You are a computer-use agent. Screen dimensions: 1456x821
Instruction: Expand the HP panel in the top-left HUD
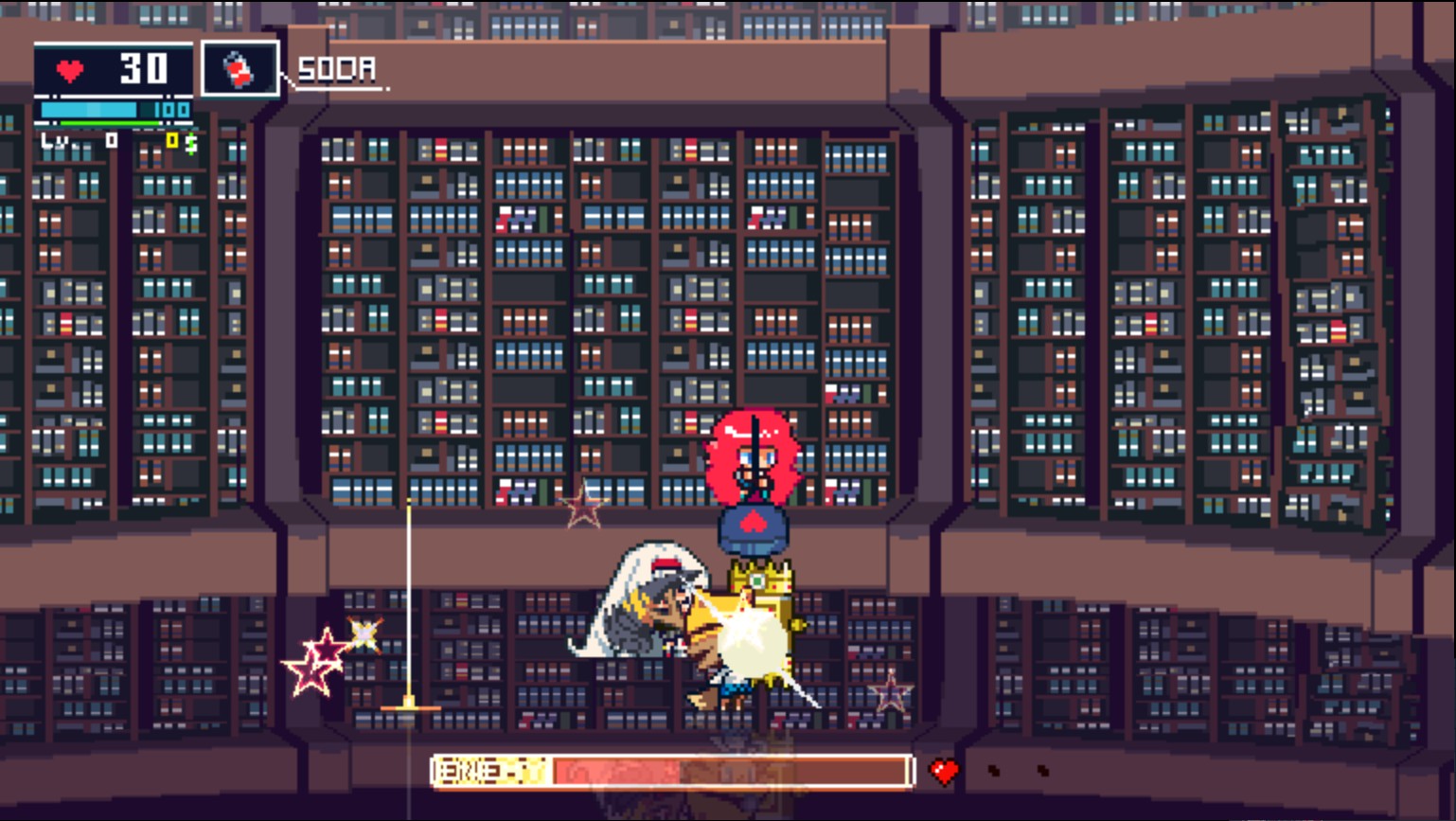(x=114, y=68)
